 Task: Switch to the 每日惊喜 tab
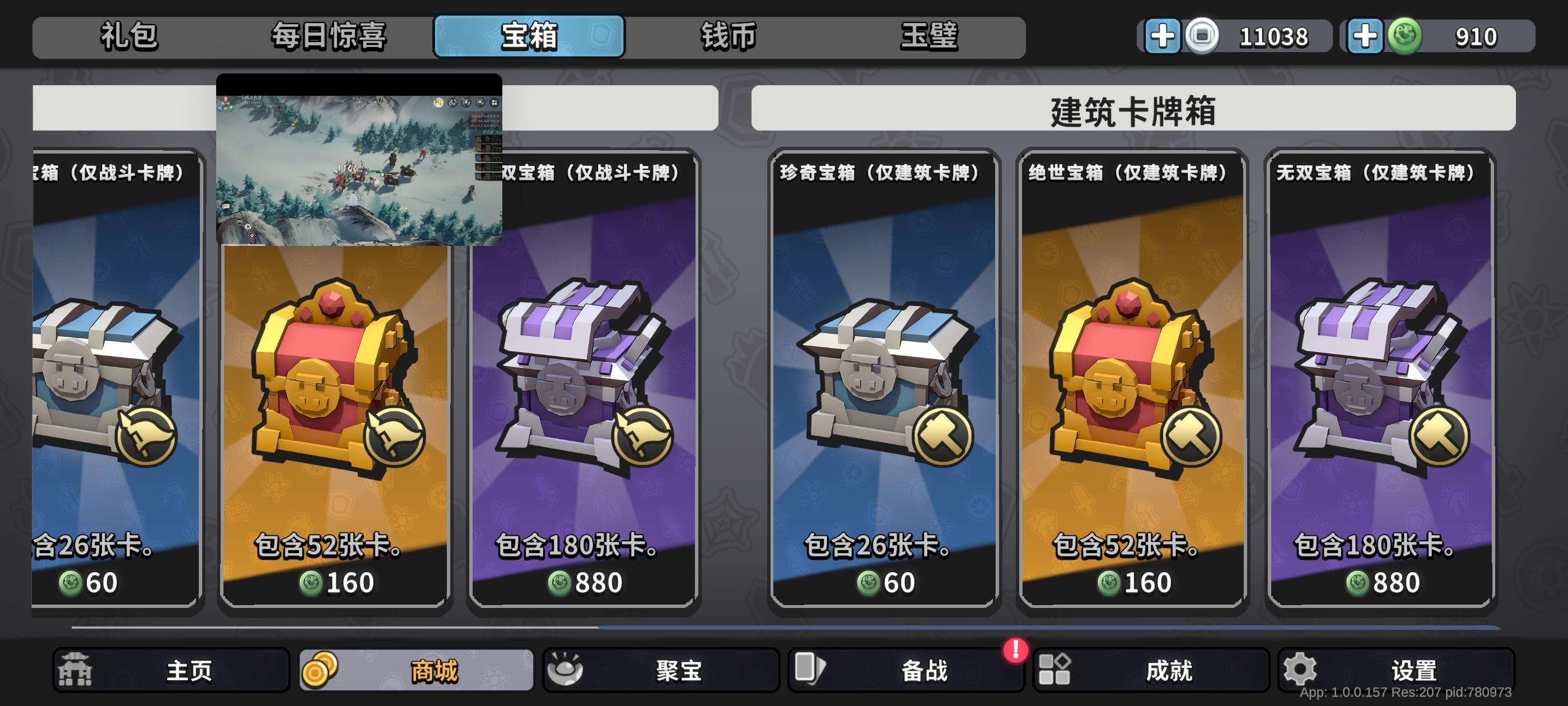pos(329,36)
